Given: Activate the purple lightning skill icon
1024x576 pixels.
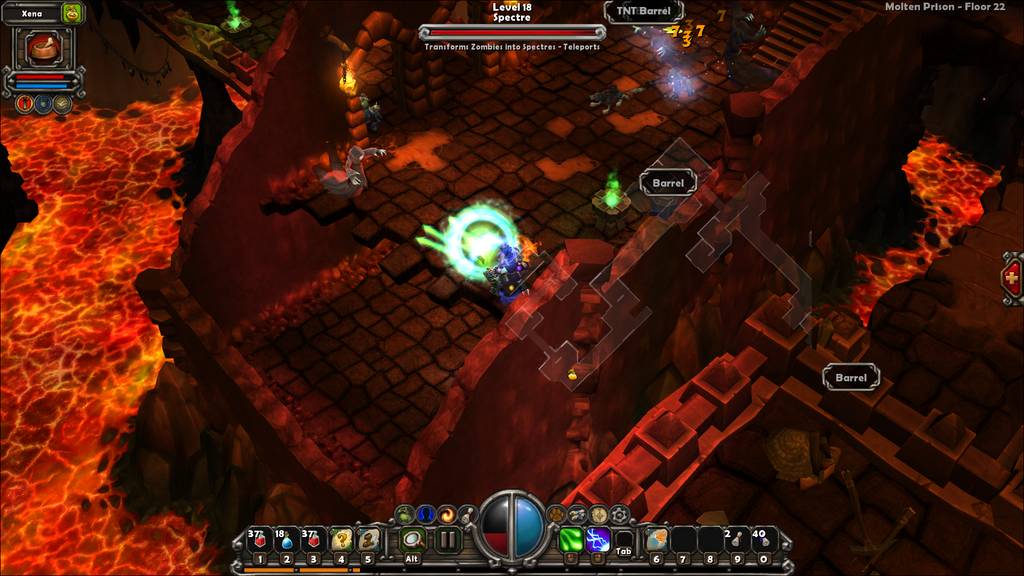Looking at the screenshot, I should coord(598,540).
